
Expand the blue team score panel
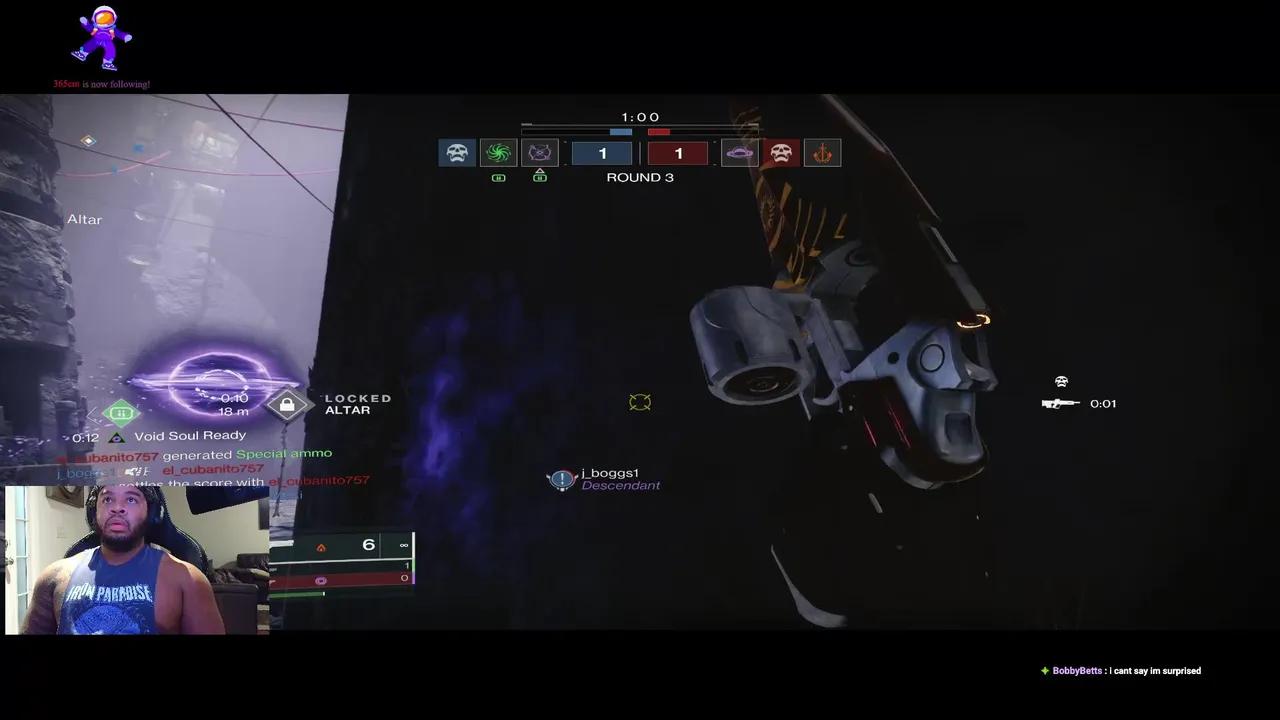click(x=603, y=152)
